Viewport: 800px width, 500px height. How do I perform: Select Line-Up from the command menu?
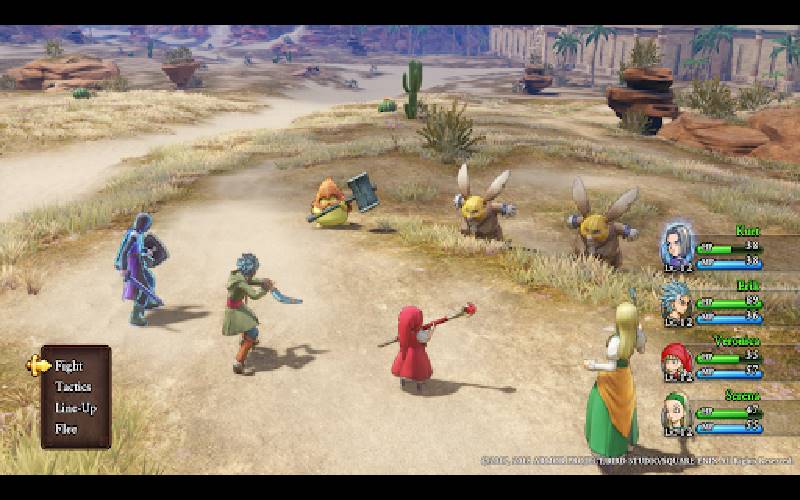pyautogui.click(x=73, y=408)
